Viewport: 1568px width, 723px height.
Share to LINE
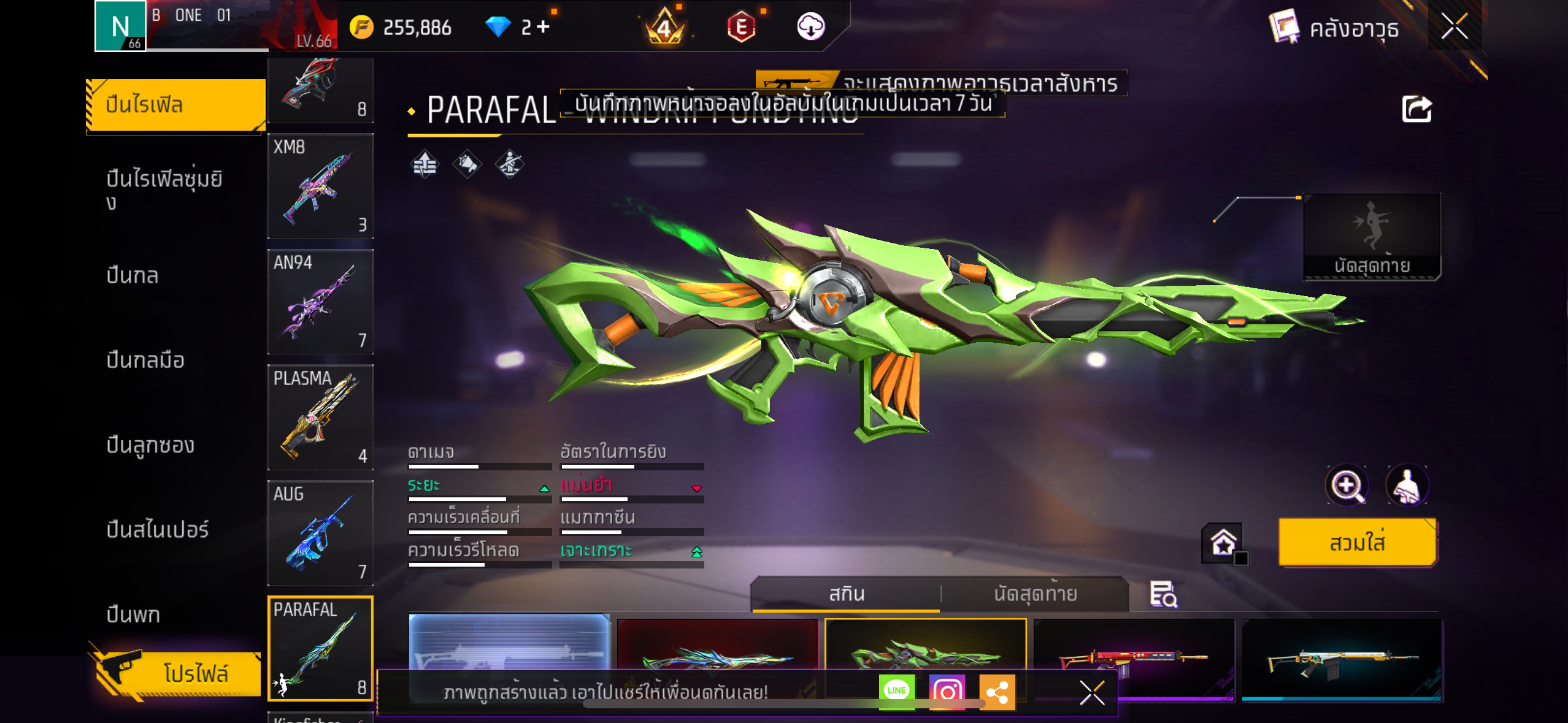tap(896, 691)
